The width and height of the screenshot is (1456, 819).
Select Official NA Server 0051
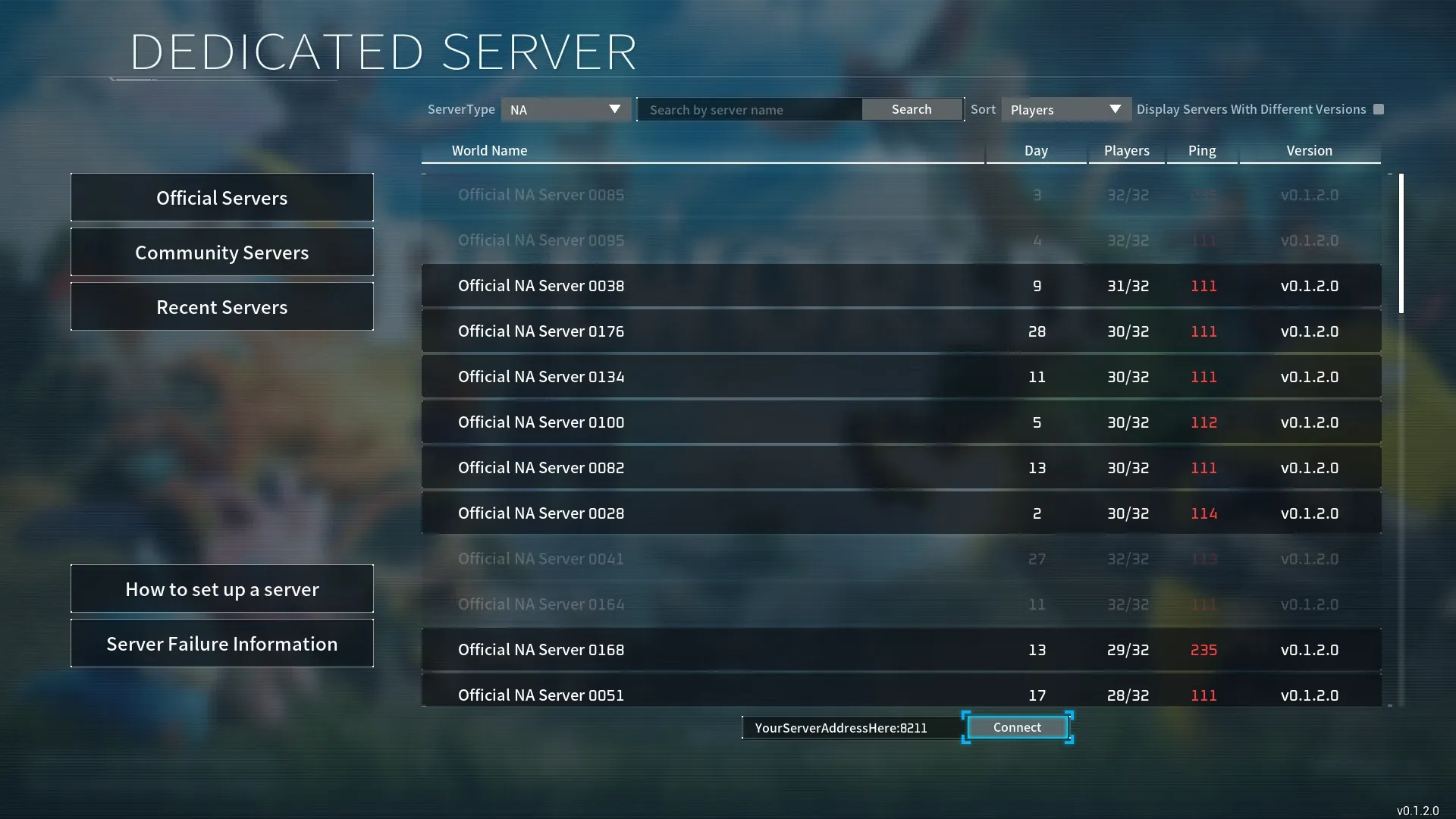click(758, 695)
